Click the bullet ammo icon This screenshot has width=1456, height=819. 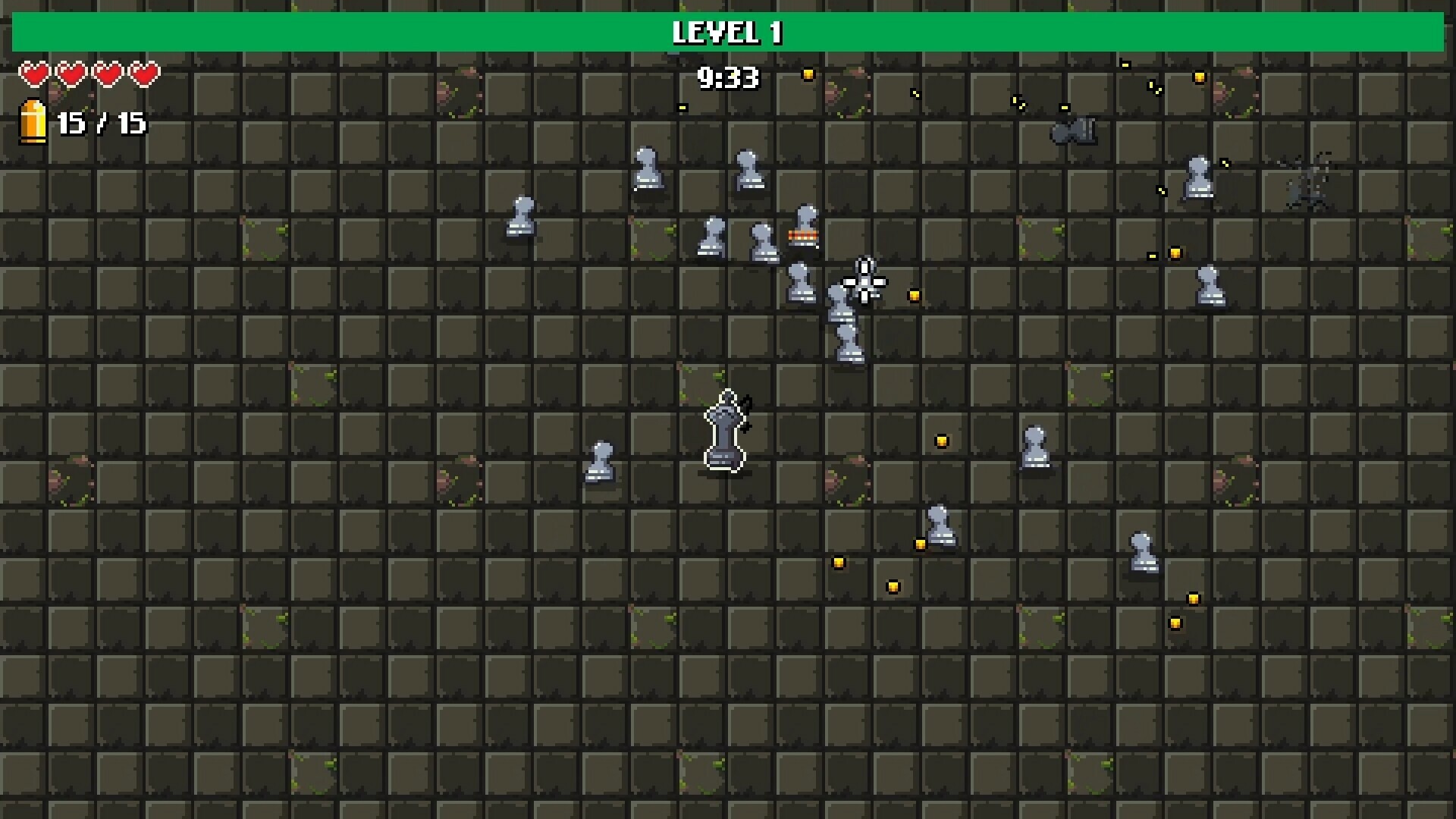32,121
